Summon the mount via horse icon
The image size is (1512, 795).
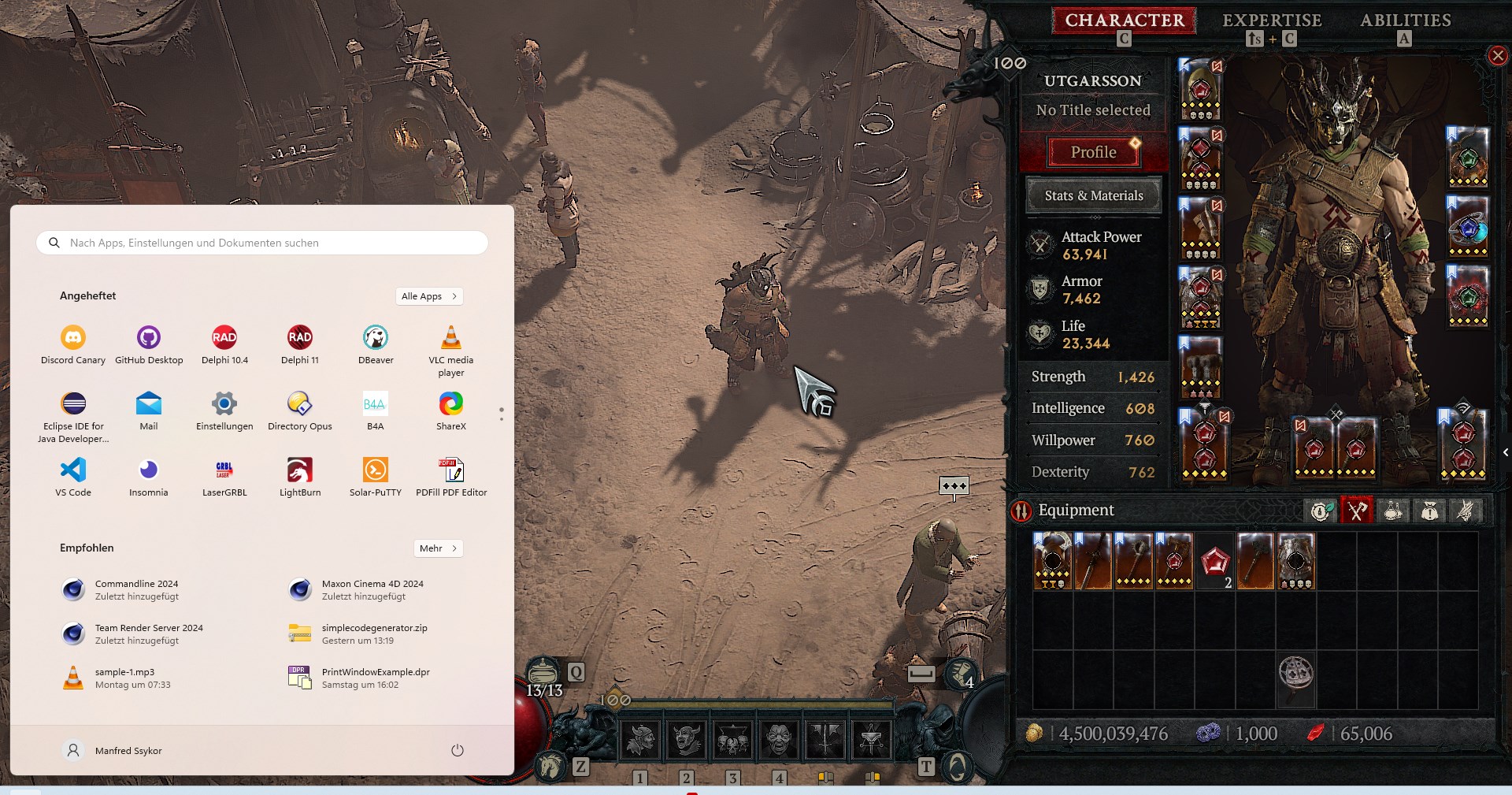click(550, 765)
